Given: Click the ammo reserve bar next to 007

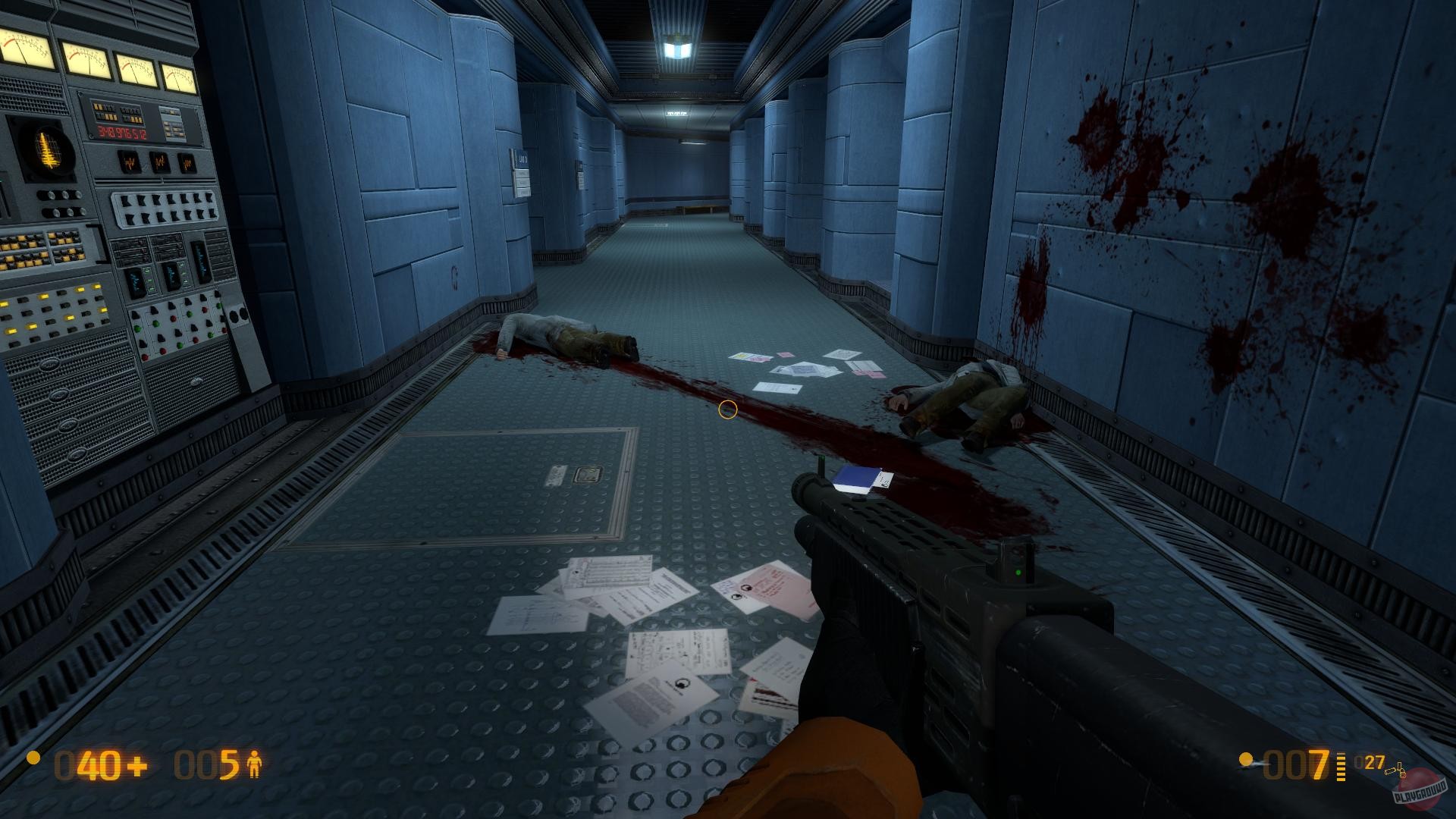Looking at the screenshot, I should coord(1341,766).
